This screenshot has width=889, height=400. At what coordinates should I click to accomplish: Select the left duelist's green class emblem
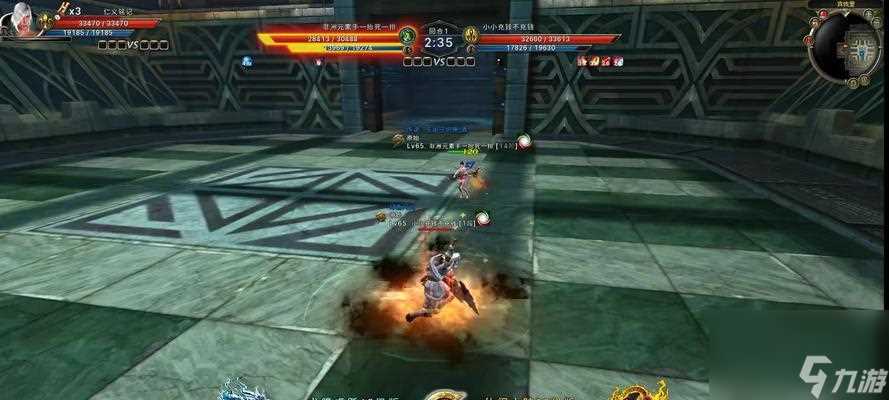(x=407, y=37)
